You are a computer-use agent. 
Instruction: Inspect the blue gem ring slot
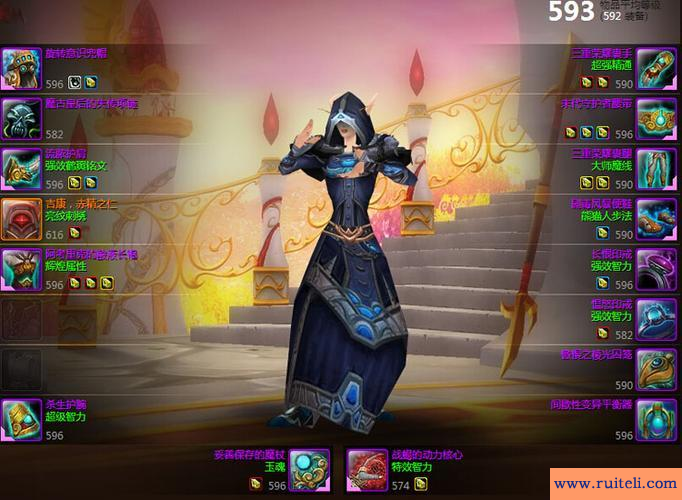[x=658, y=319]
